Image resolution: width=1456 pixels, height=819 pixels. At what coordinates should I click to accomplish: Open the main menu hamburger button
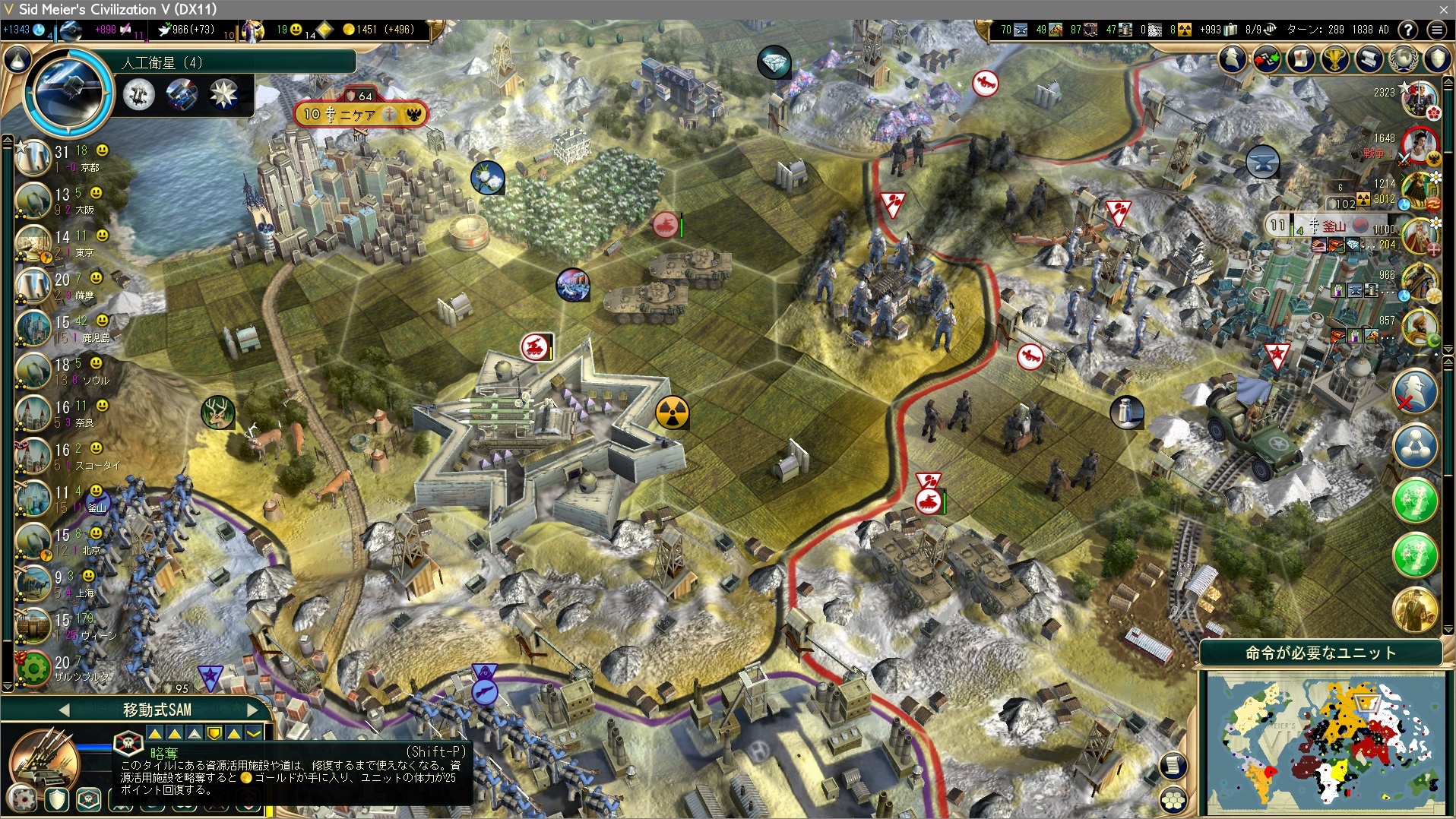1436,30
